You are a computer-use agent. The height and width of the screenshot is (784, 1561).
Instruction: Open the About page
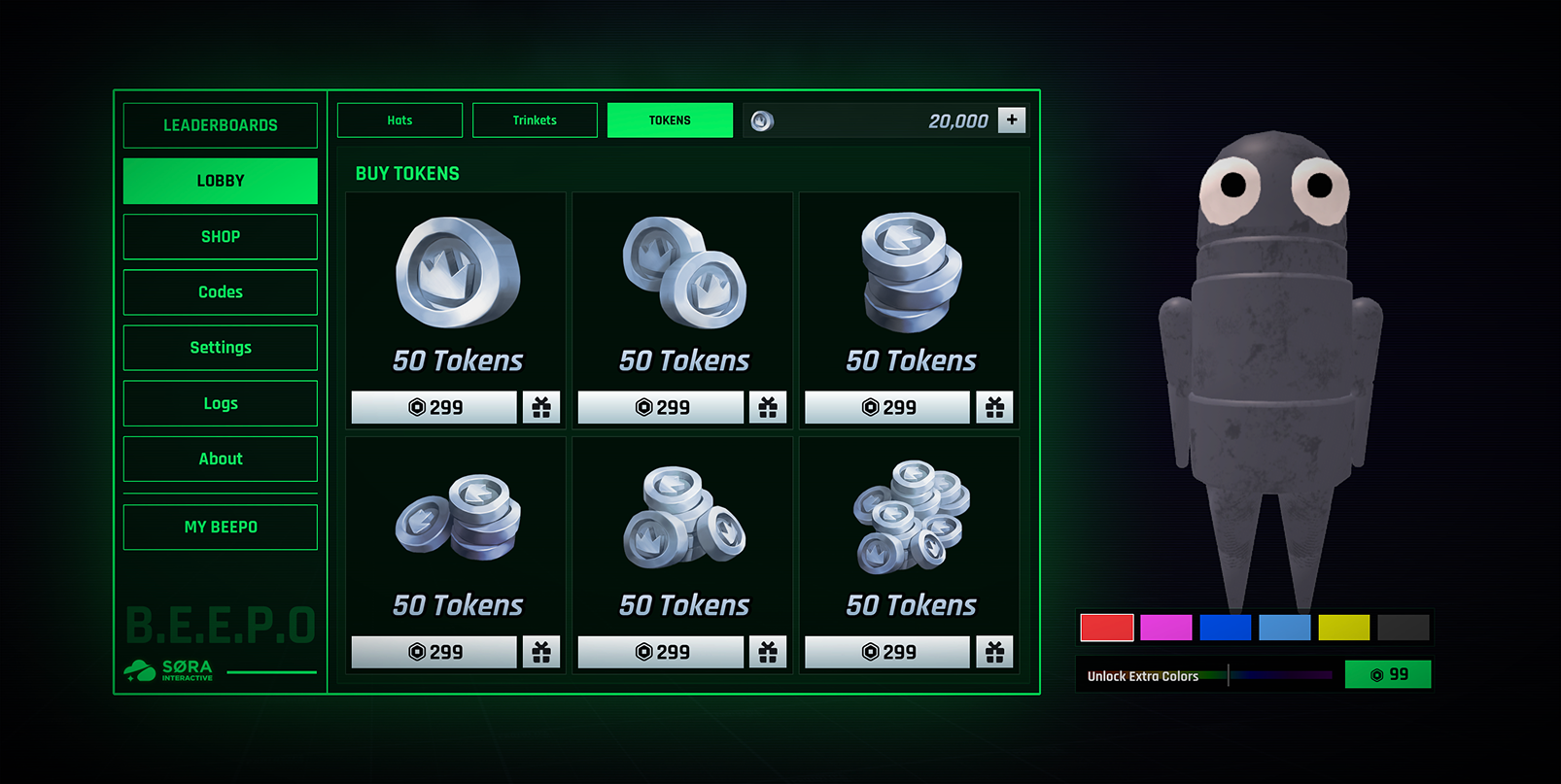[221, 459]
